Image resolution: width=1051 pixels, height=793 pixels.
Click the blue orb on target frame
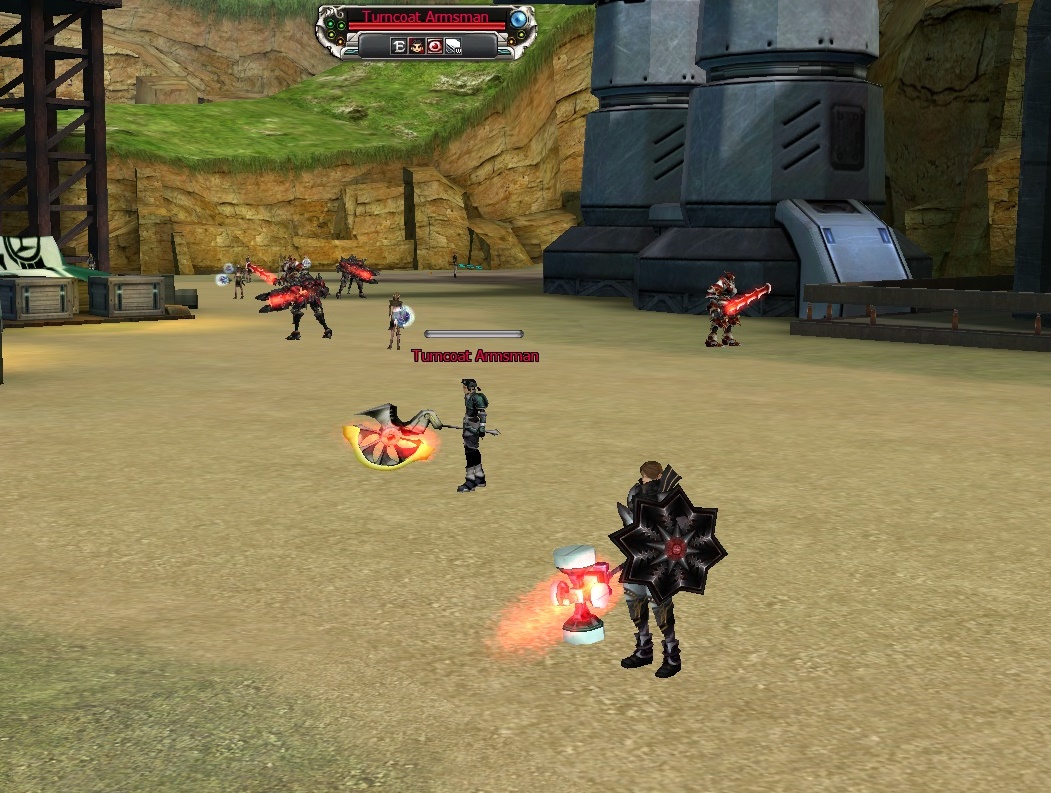518,19
